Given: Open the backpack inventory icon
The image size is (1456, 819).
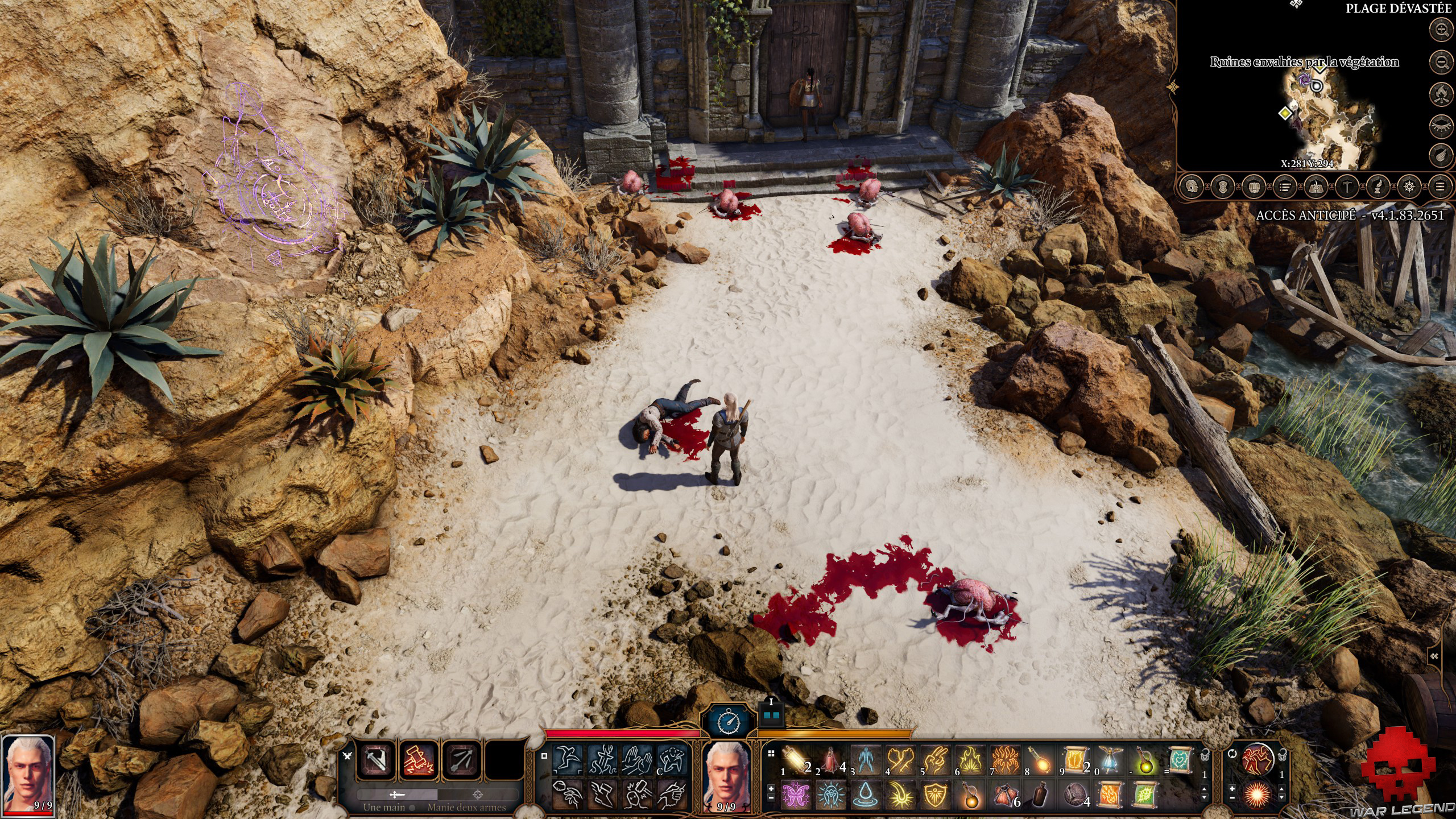Looking at the screenshot, I should click(x=1254, y=186).
